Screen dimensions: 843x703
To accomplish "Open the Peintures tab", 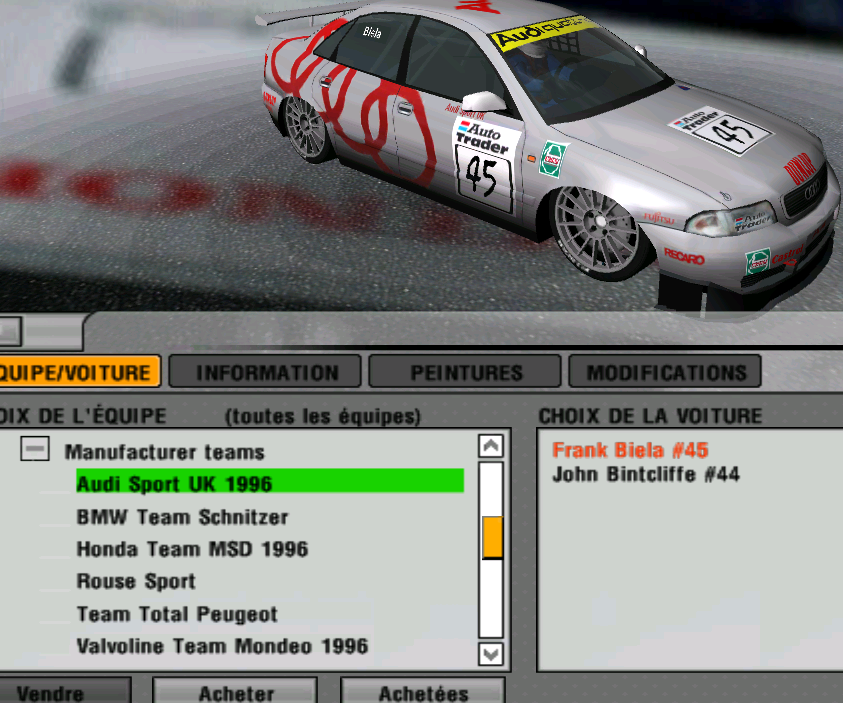I will tap(466, 373).
